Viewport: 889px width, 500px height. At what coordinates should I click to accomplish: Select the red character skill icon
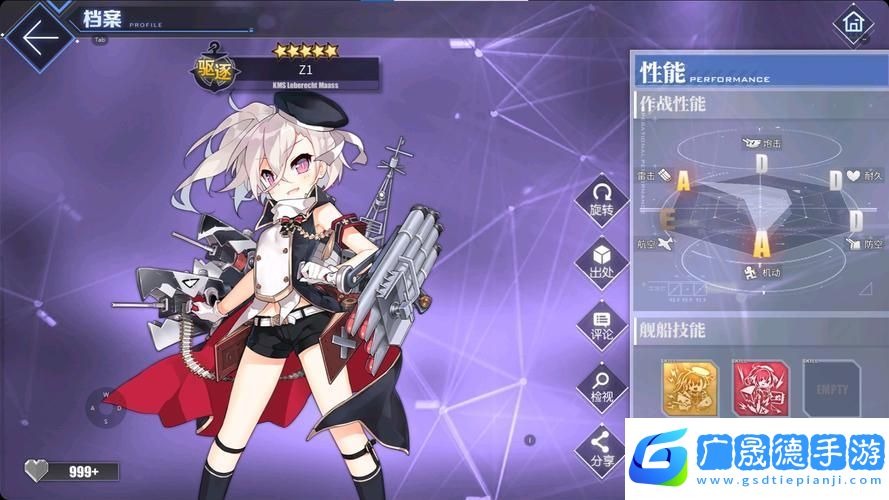[x=761, y=388]
